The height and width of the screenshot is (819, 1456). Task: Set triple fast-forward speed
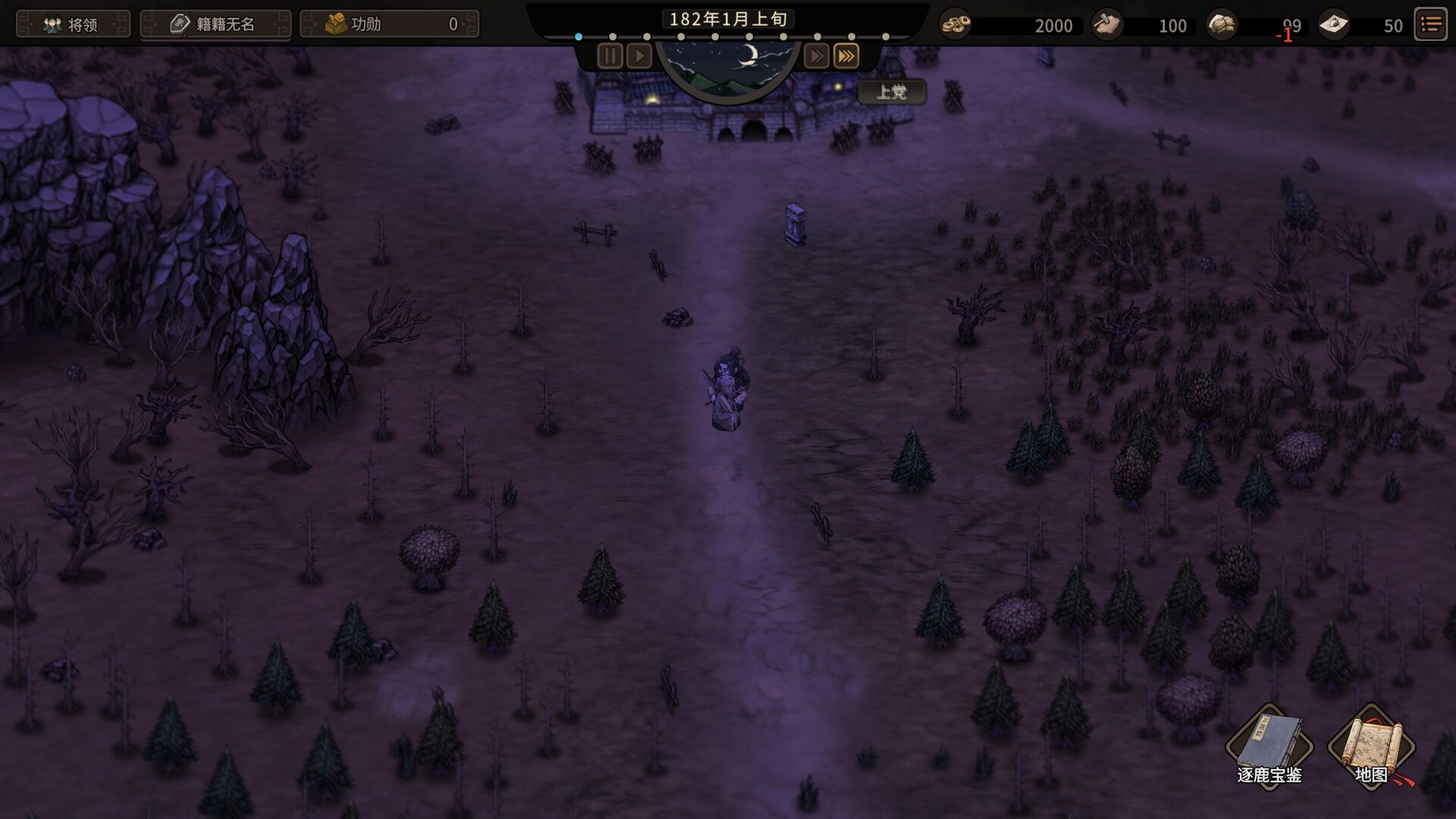846,56
